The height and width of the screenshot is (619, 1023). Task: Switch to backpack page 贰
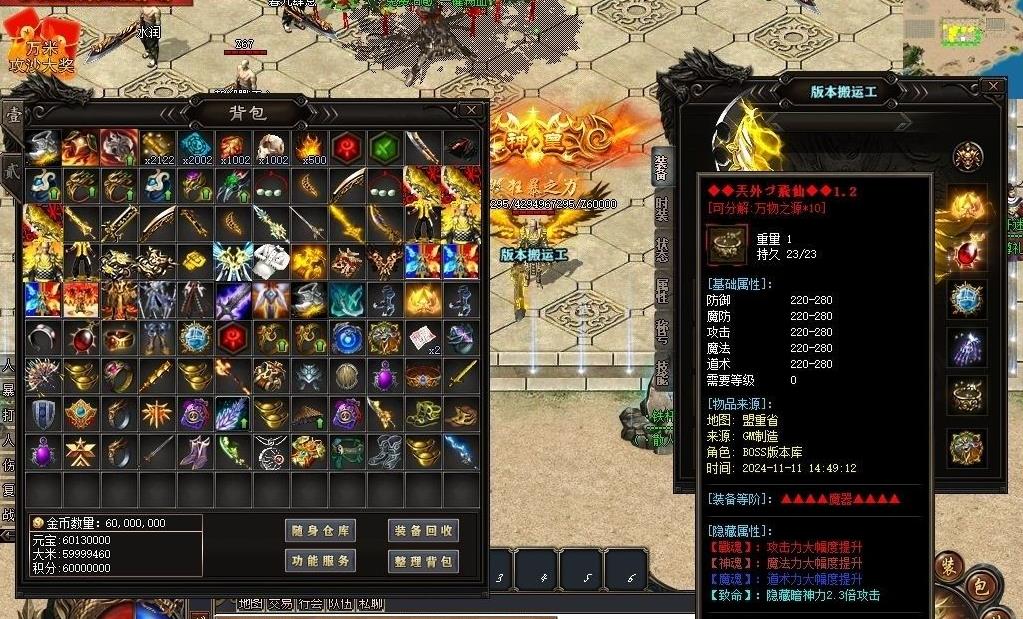coord(13,168)
